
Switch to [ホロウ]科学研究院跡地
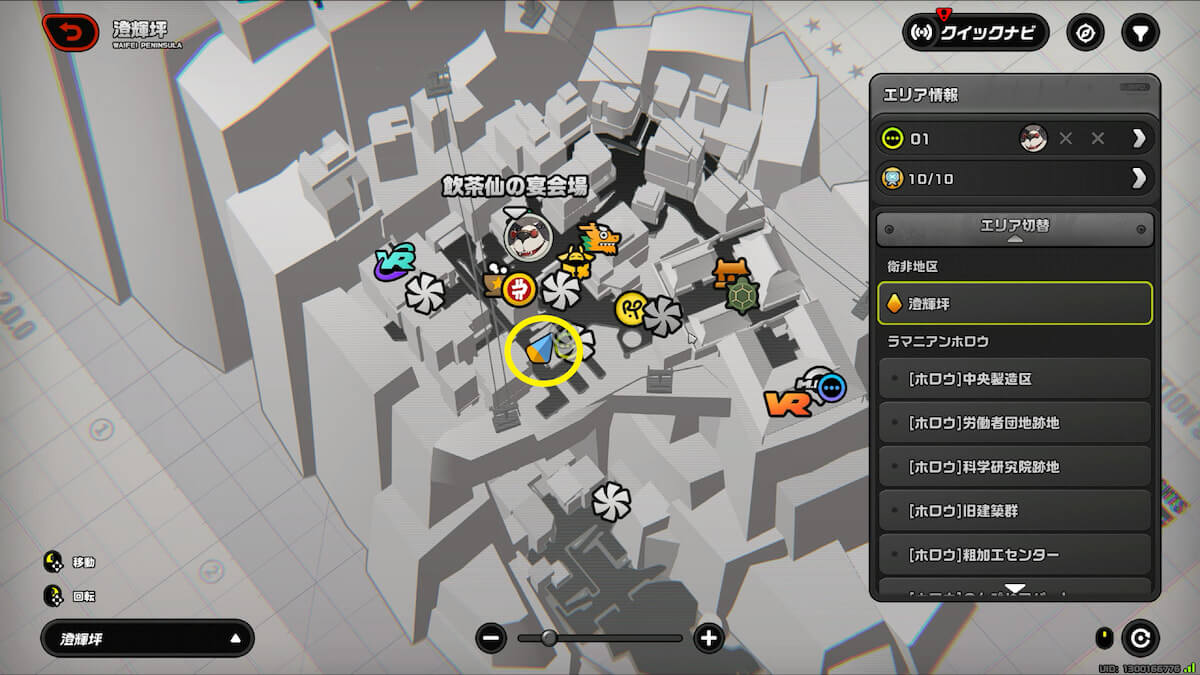[x=1014, y=467]
